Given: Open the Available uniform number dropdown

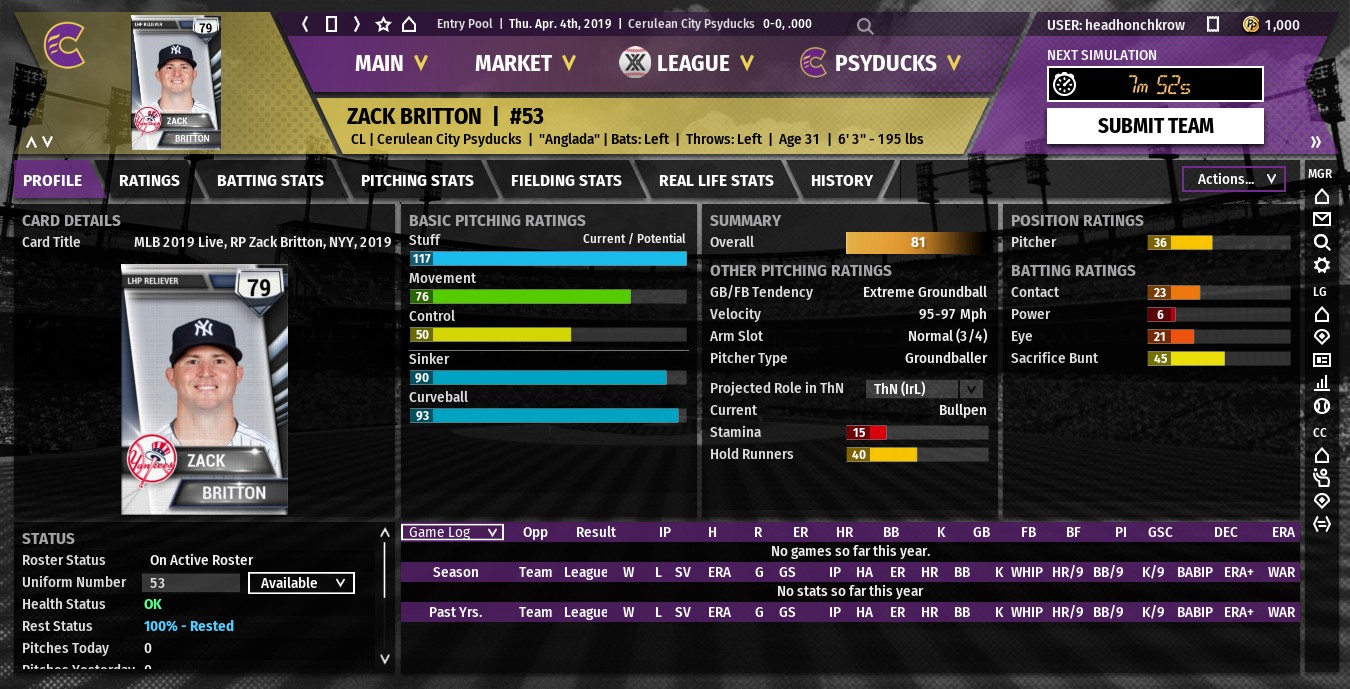Looking at the screenshot, I should click(301, 583).
